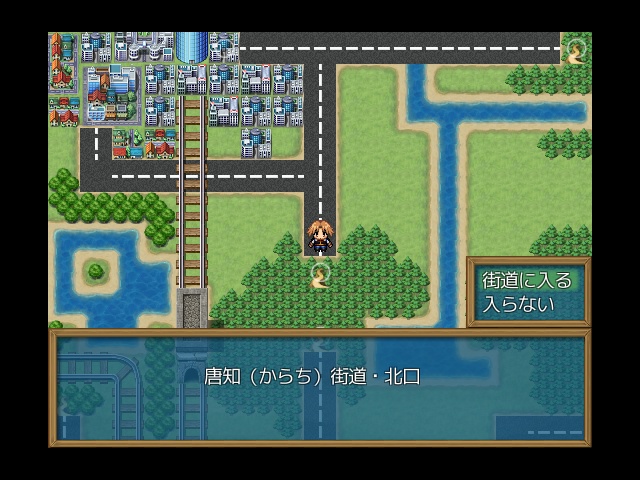
Task: Select the 入らない option
Action: coord(518,304)
